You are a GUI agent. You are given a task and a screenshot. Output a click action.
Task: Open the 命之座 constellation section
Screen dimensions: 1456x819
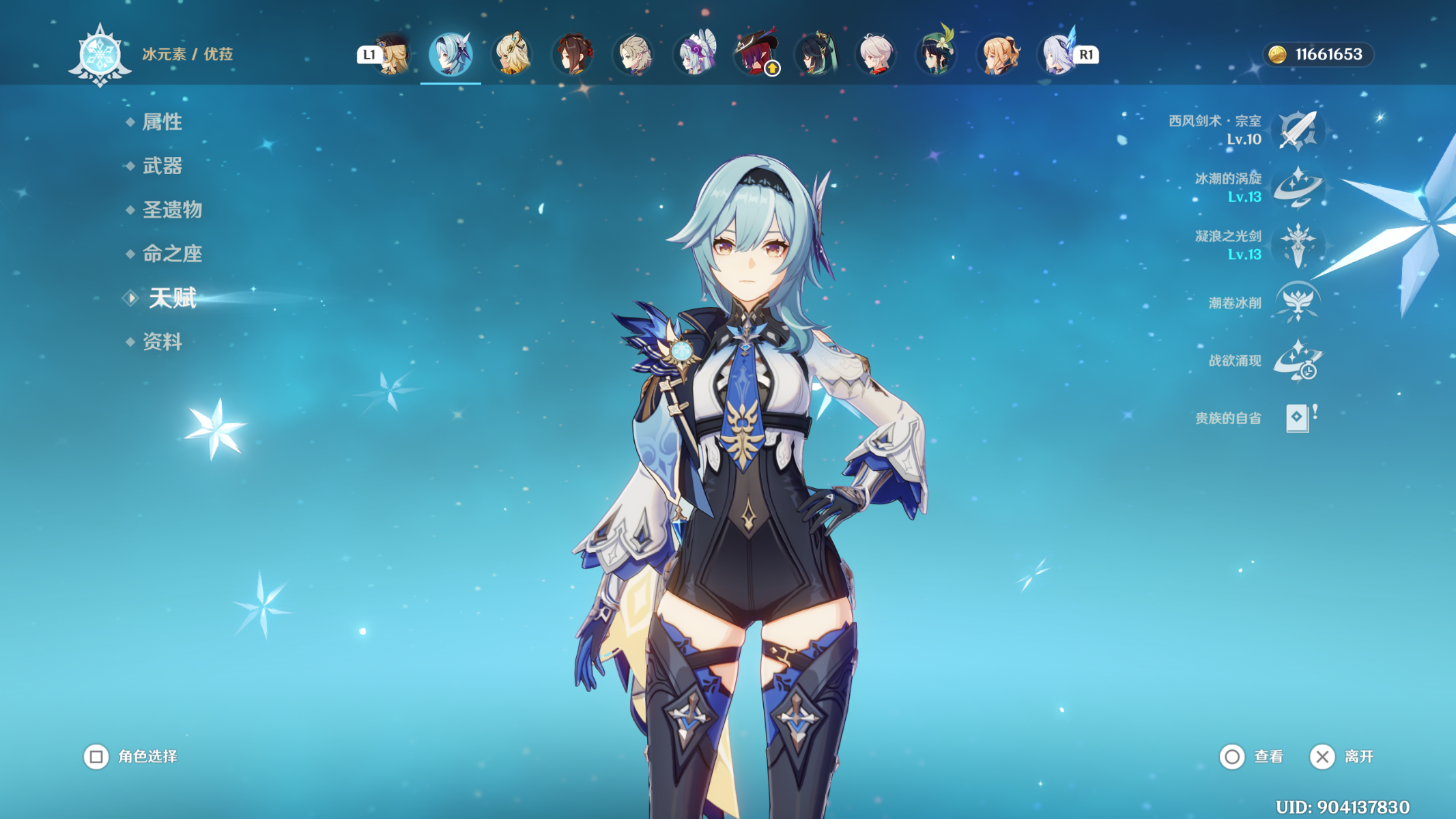(x=172, y=254)
